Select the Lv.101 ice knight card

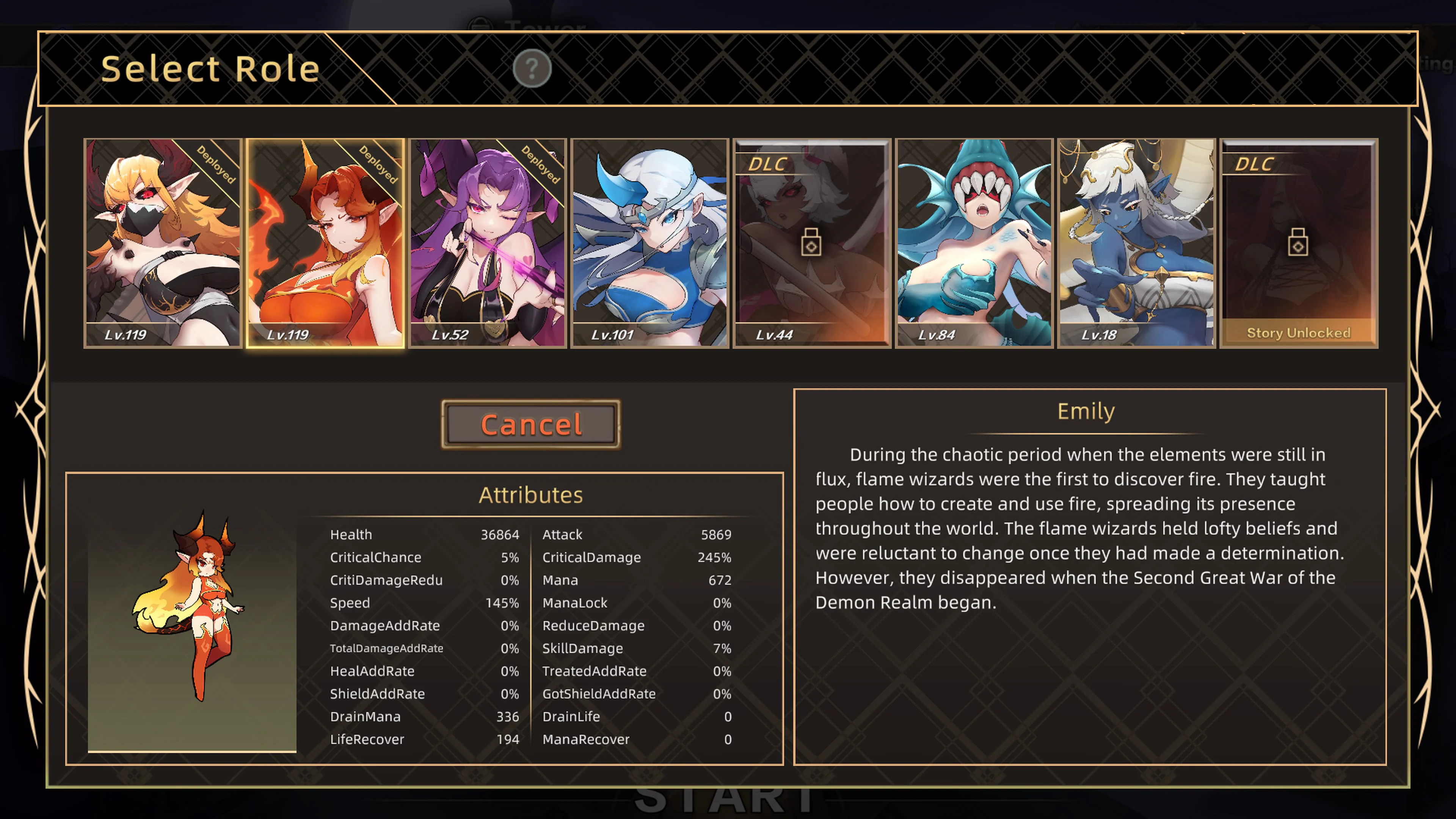[x=650, y=243]
